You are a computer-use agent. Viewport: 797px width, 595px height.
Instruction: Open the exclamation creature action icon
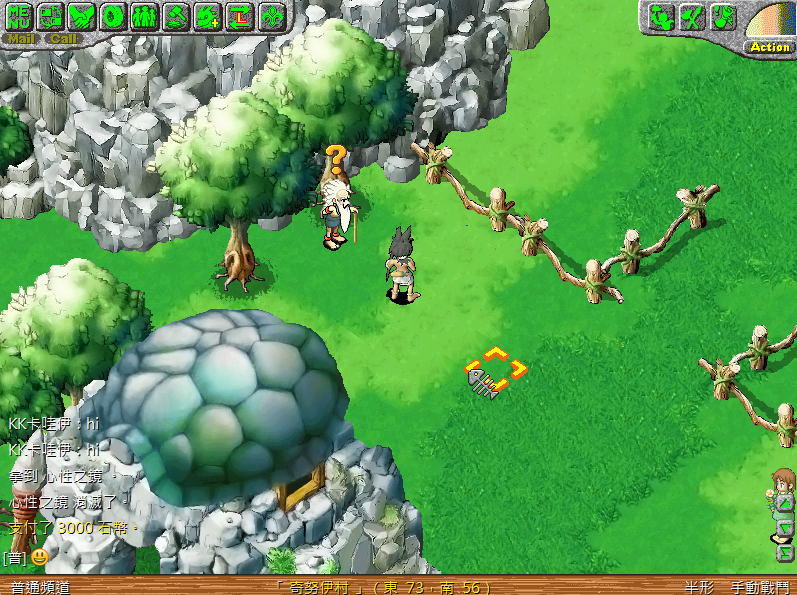(x=723, y=16)
